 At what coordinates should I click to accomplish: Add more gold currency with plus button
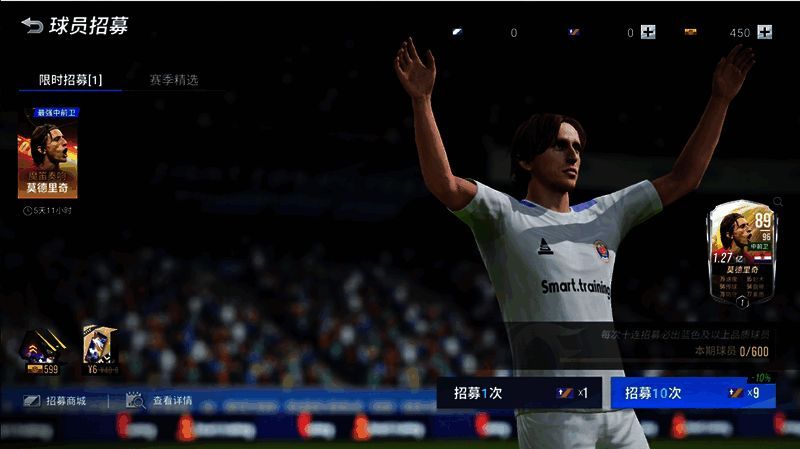765,32
